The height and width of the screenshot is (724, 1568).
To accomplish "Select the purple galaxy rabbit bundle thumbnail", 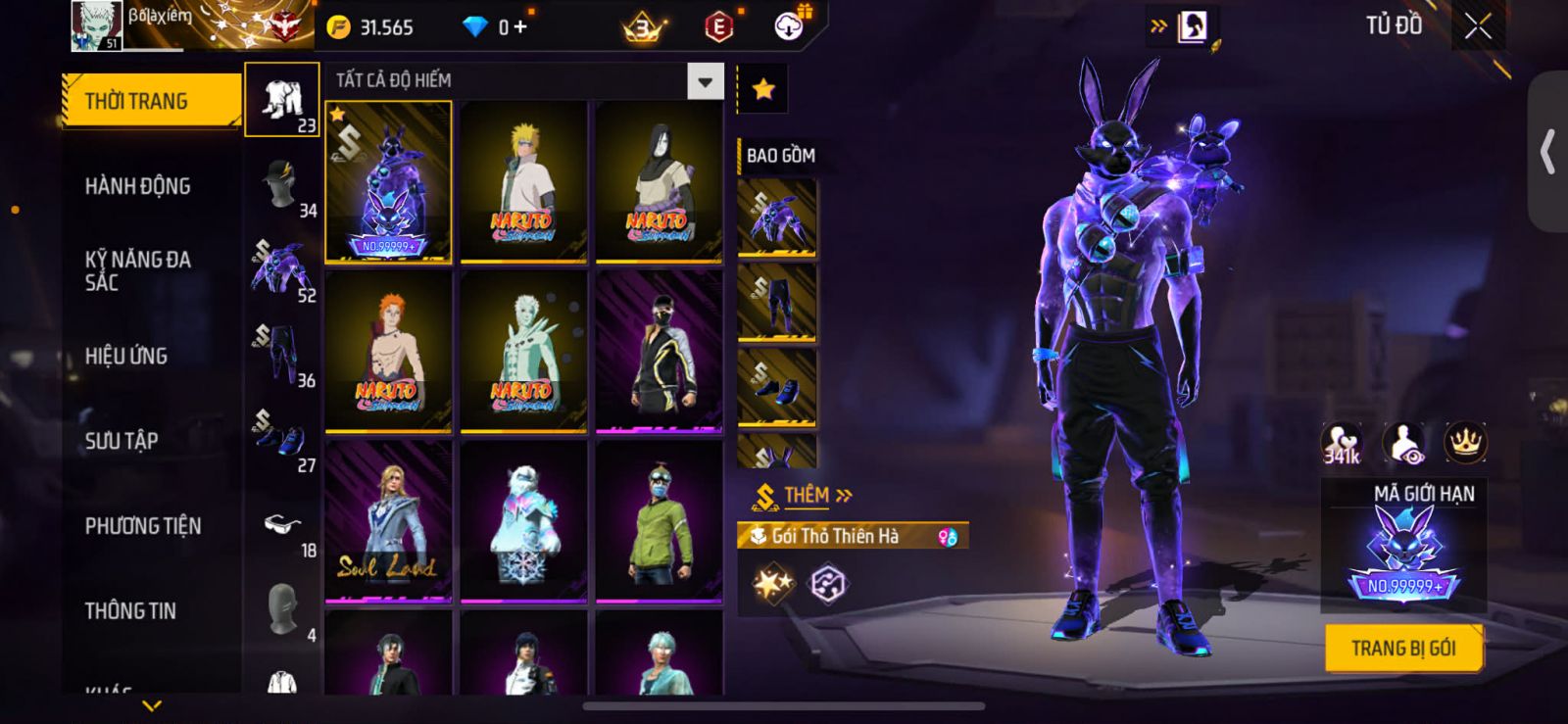I will 389,182.
